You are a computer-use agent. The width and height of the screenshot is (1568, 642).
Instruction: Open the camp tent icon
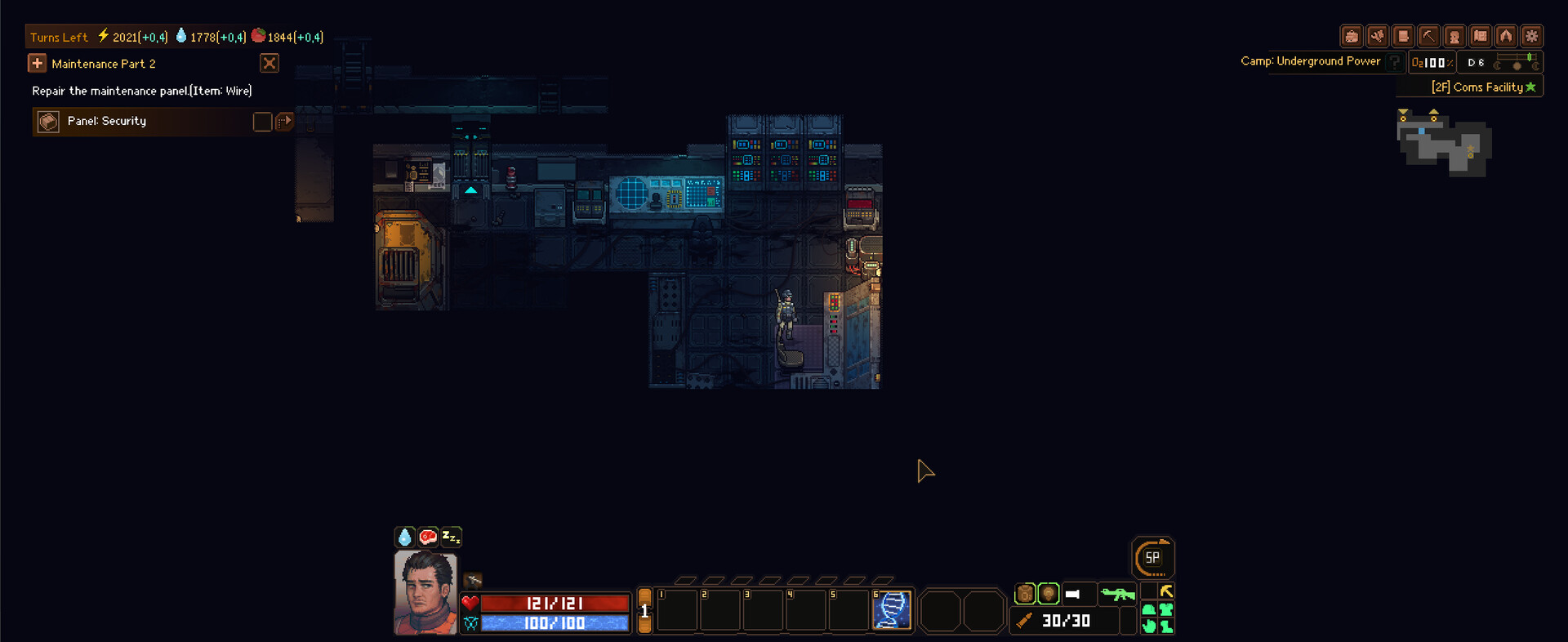point(1507,36)
